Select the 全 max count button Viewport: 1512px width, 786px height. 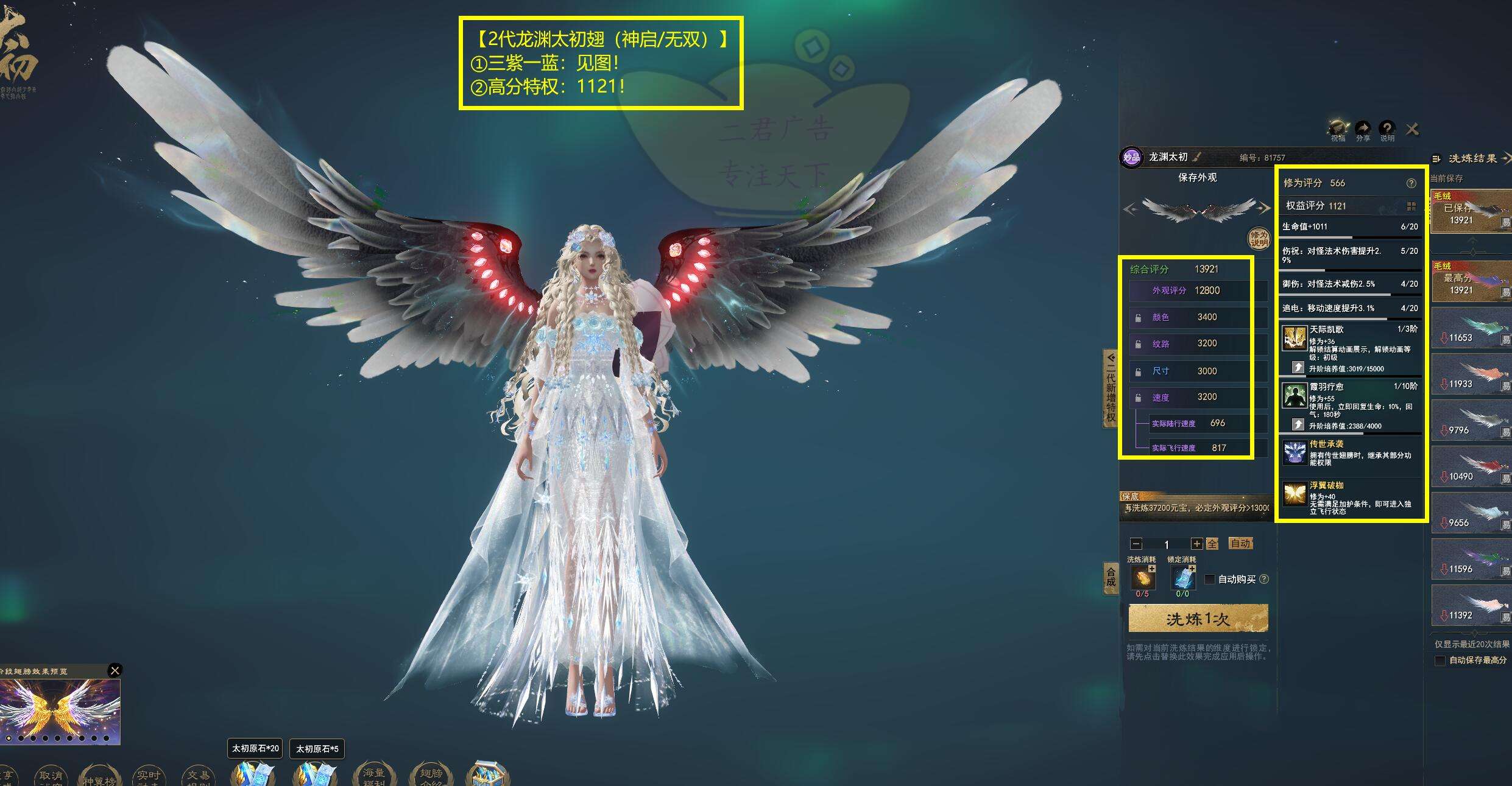click(x=1212, y=544)
